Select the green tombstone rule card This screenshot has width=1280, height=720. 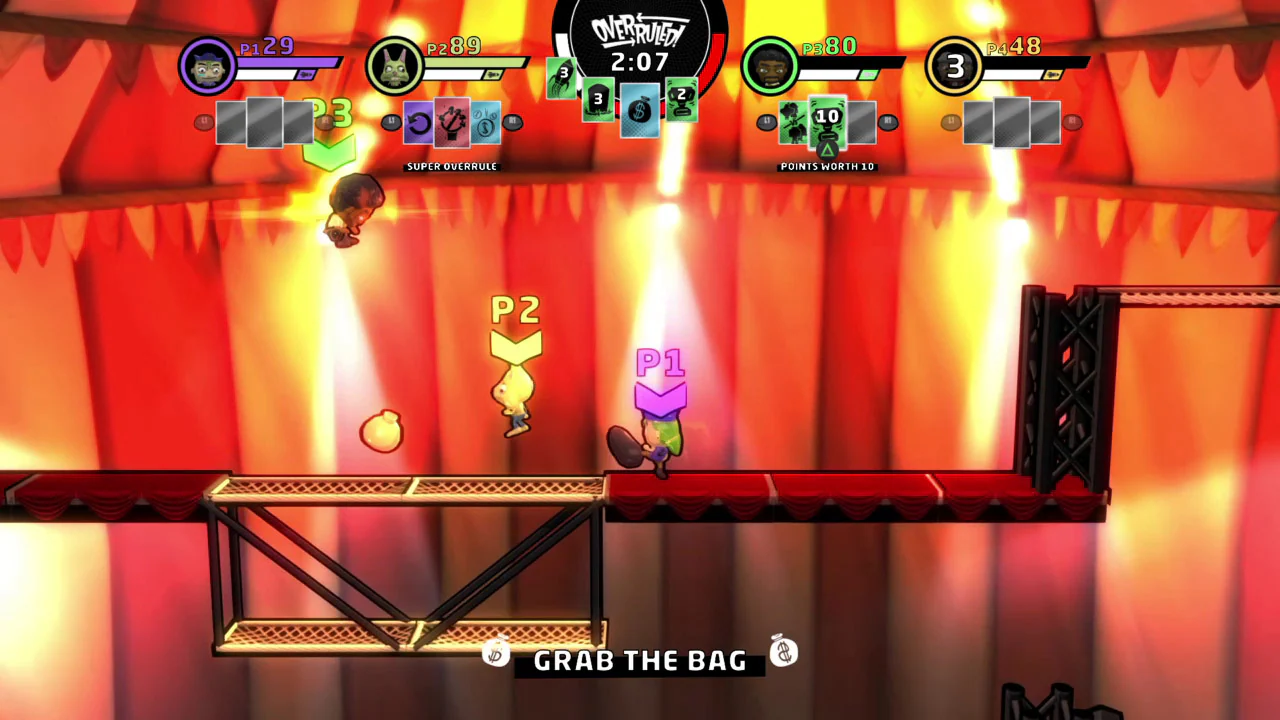(598, 100)
